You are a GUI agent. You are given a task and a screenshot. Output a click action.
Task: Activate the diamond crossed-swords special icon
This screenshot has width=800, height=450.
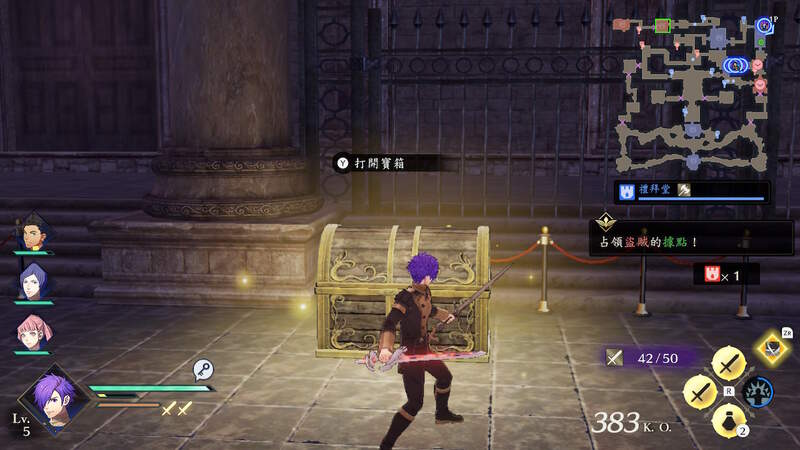click(770, 347)
